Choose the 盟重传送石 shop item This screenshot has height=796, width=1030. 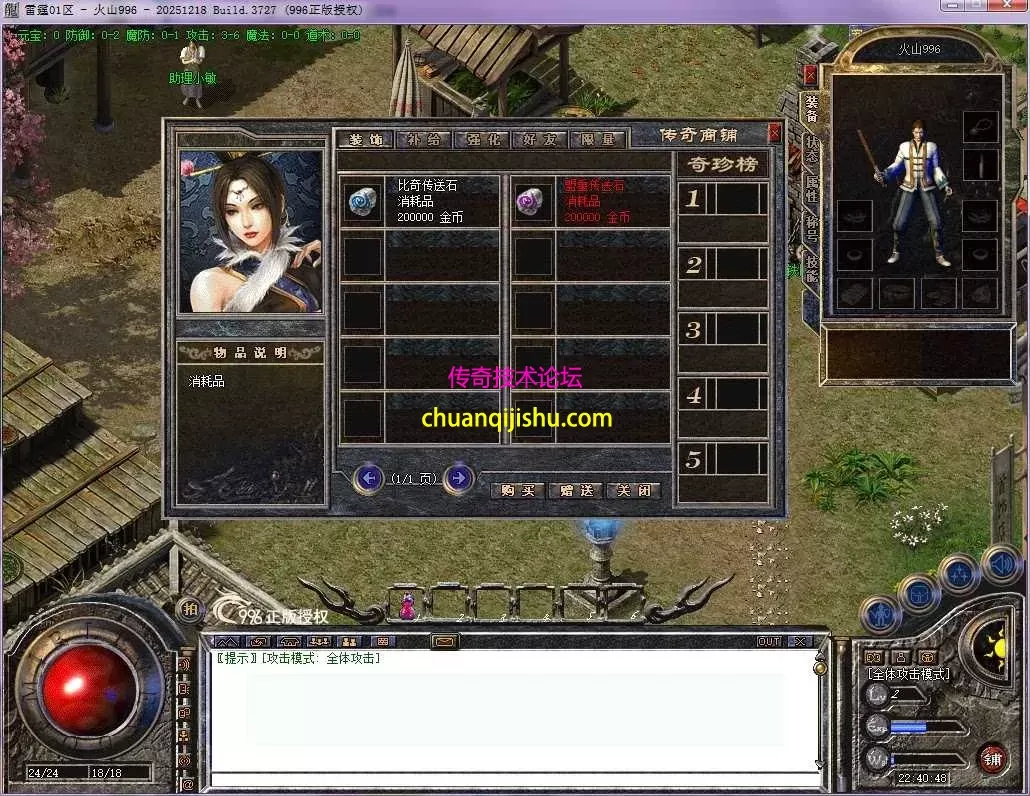pos(590,201)
